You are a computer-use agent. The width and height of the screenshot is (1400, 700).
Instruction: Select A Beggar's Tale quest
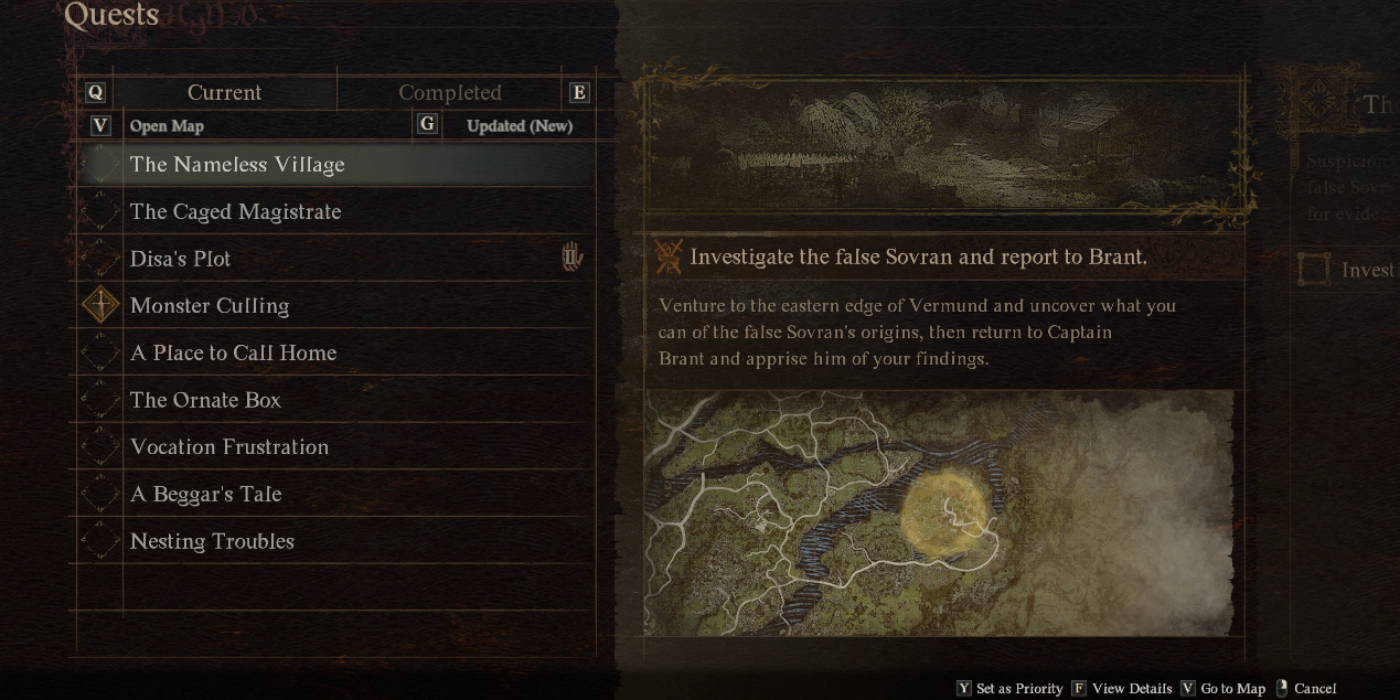206,494
